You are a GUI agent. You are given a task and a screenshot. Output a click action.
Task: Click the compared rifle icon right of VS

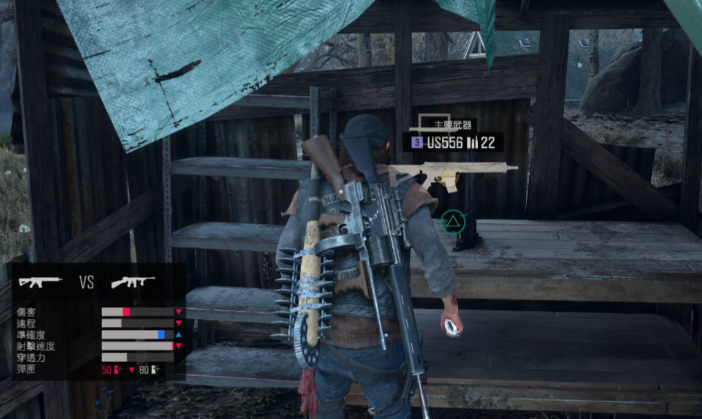coord(132,282)
